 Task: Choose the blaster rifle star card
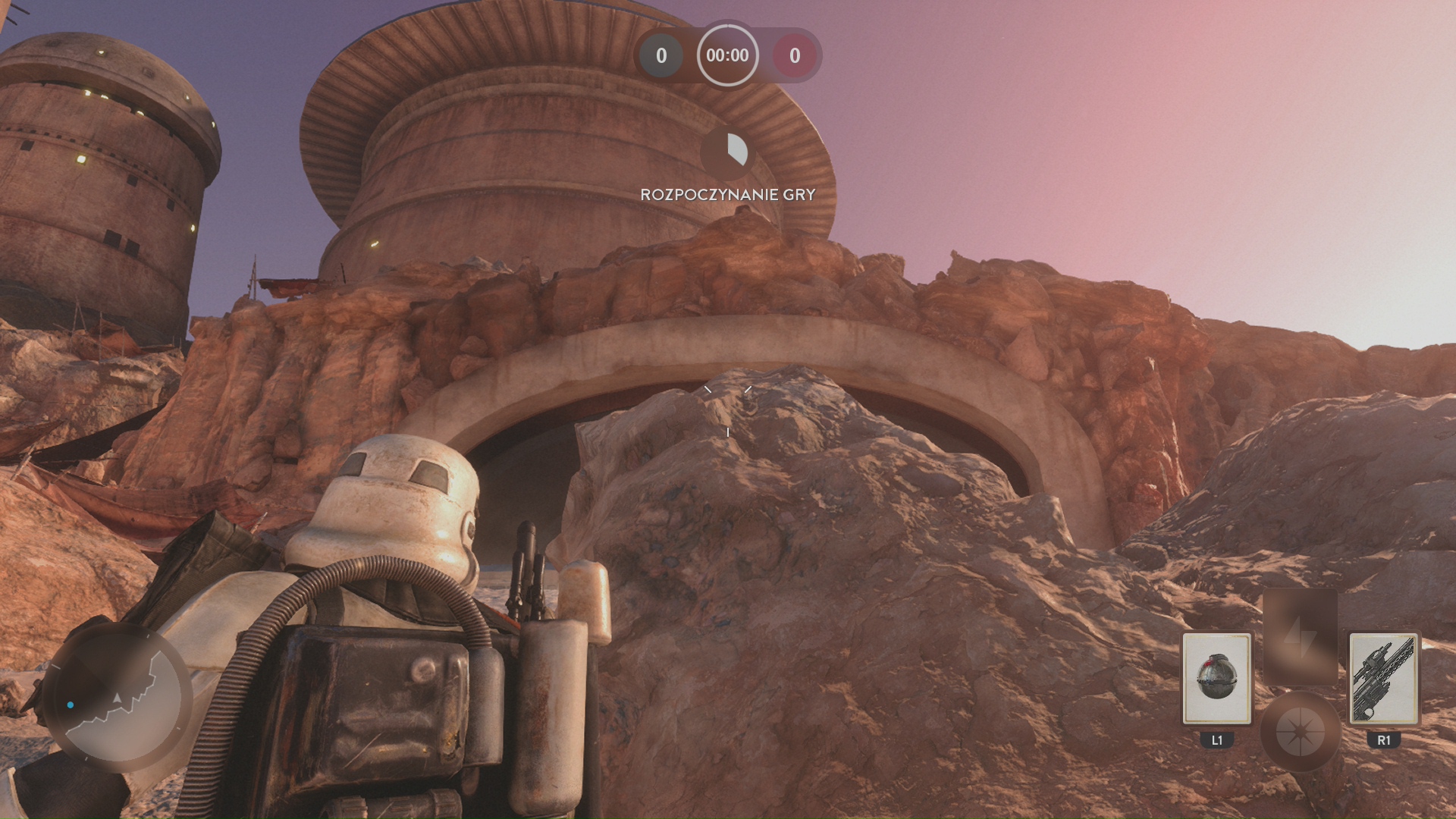tap(1383, 678)
